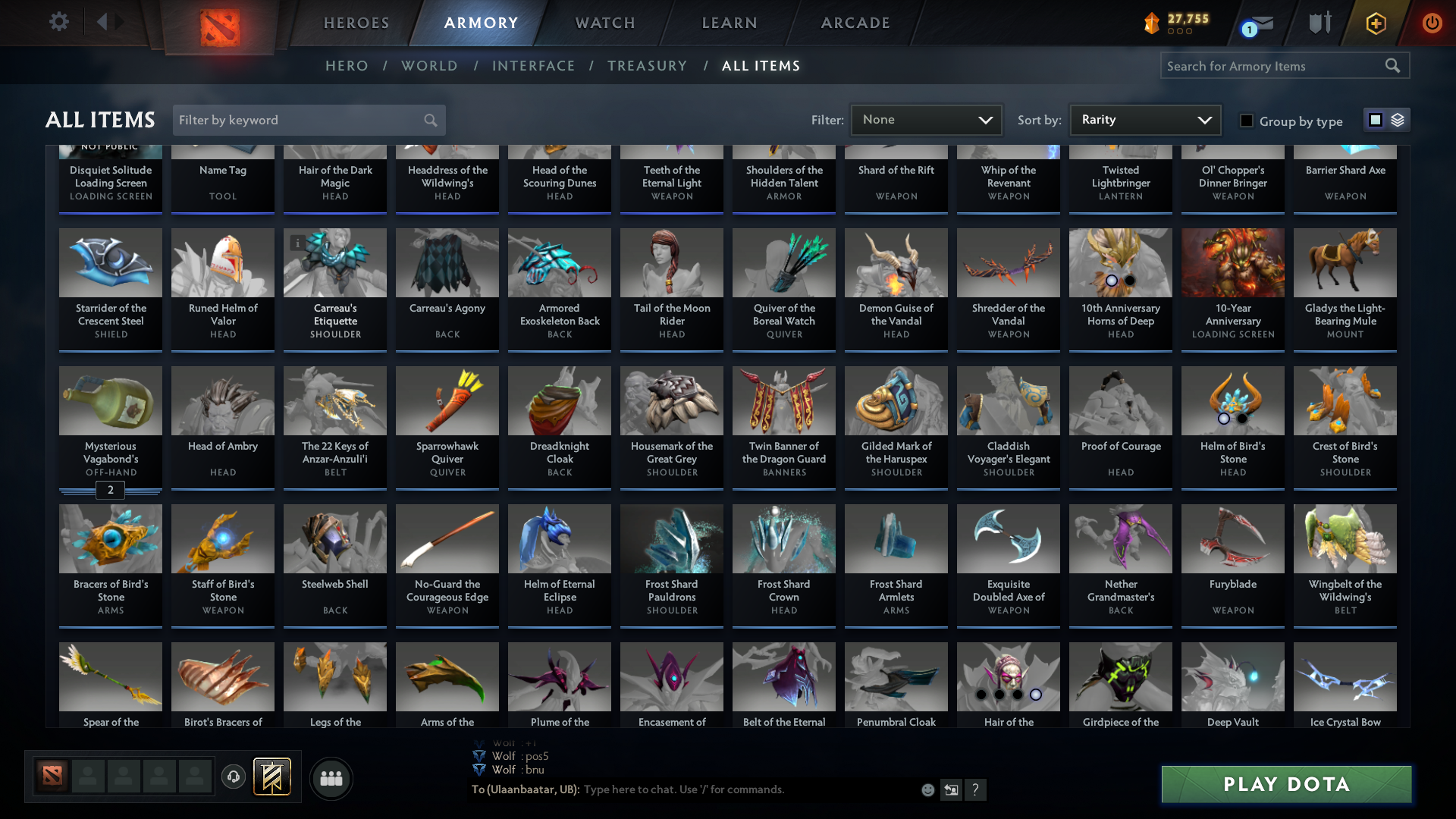The height and width of the screenshot is (819, 1456).
Task: Switch to stacked list view toggle
Action: (1397, 119)
